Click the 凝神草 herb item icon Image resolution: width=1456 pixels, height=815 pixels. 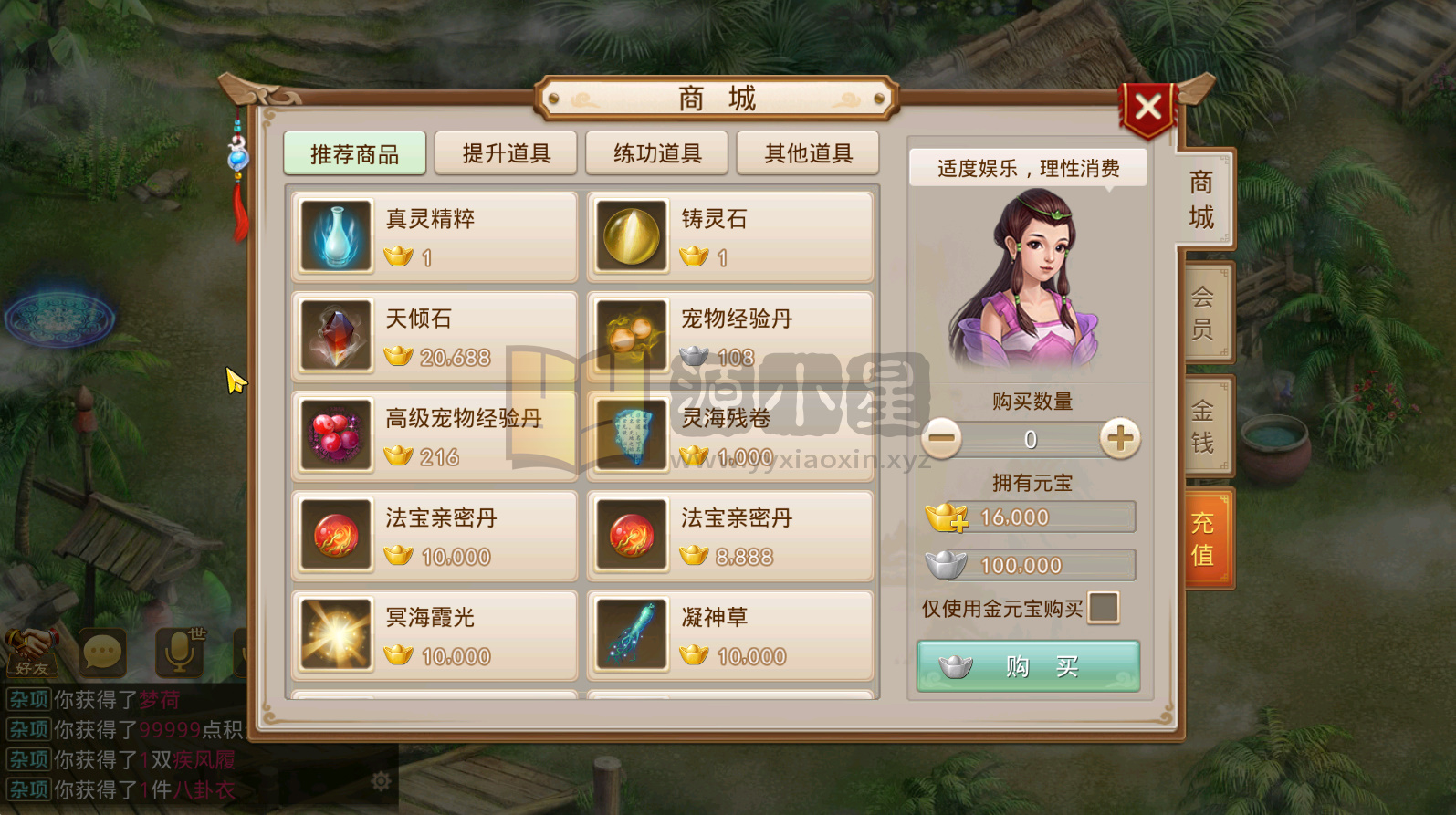click(x=632, y=634)
